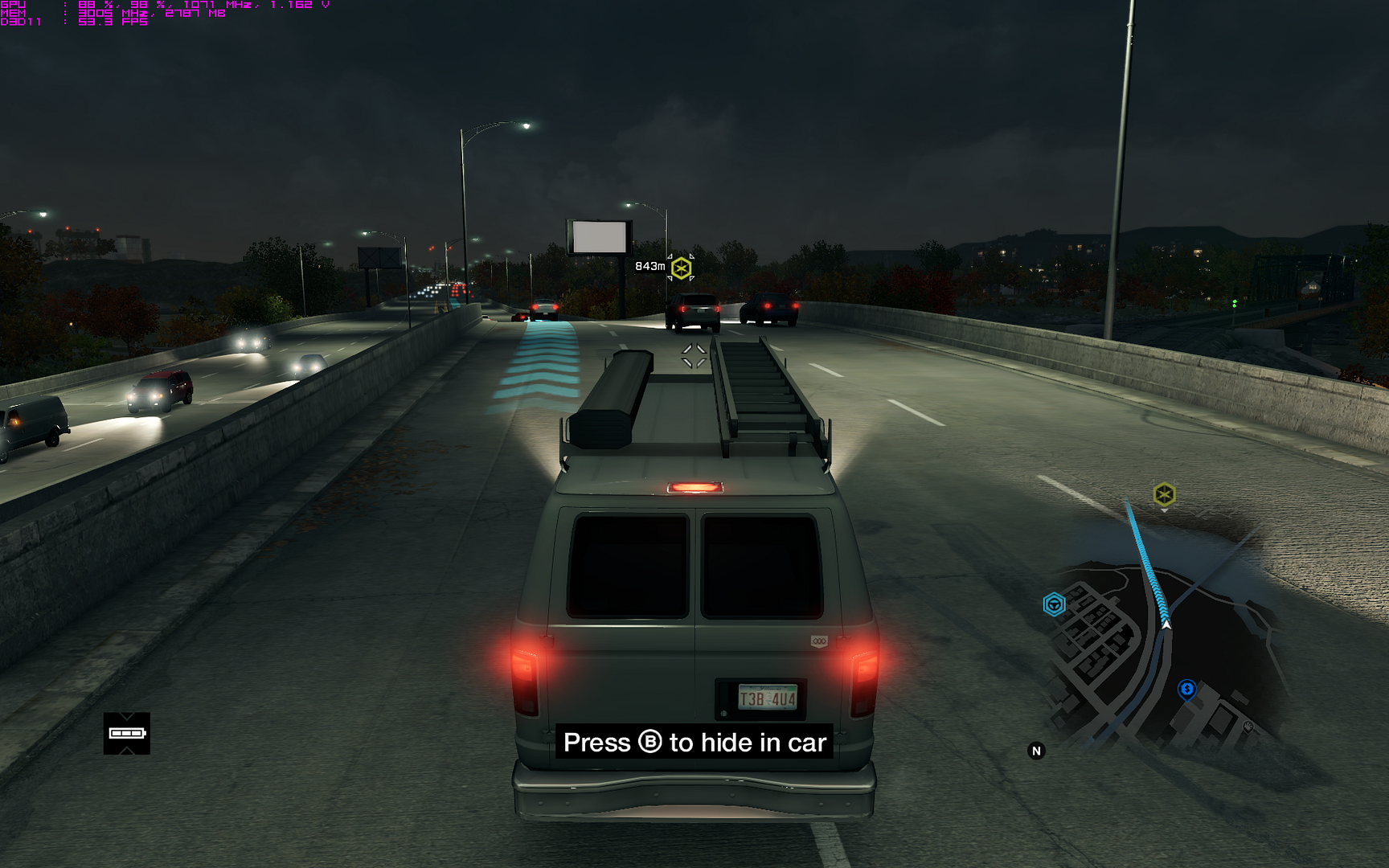1389x868 pixels.
Task: Click the battery charge icon at bottom left
Action: [x=126, y=733]
